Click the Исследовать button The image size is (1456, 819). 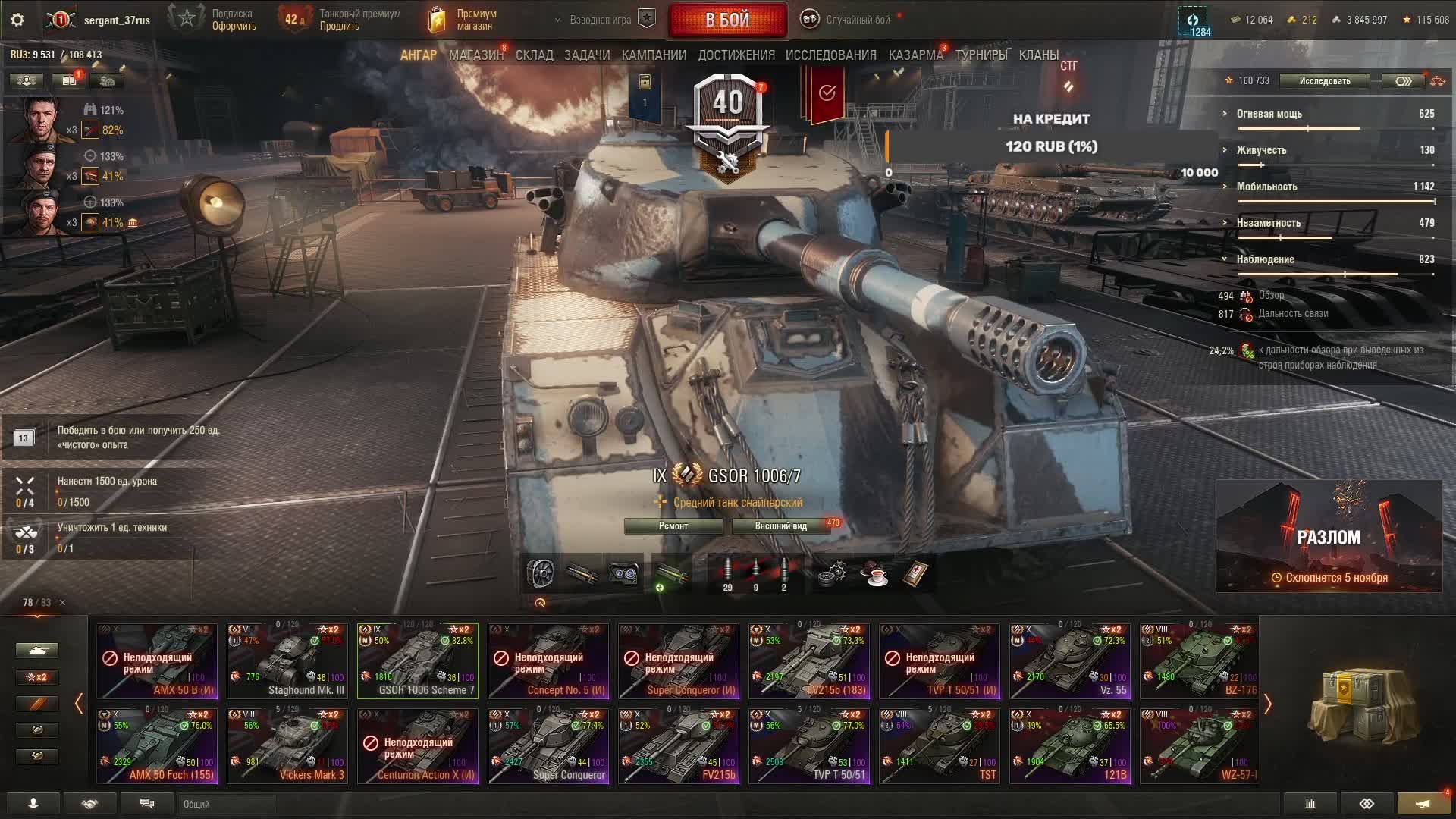pyautogui.click(x=1324, y=81)
